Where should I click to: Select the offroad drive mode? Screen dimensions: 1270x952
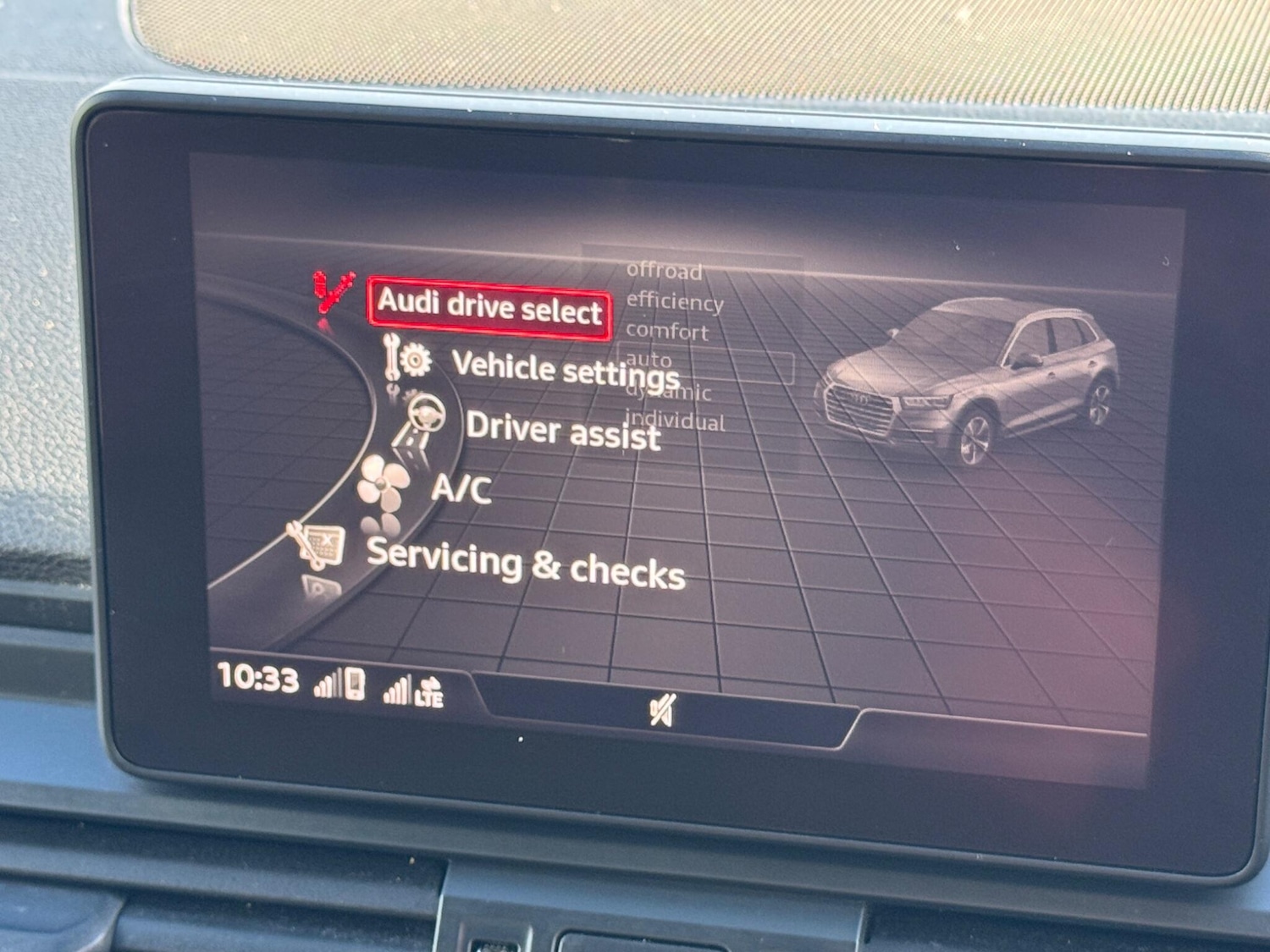pyautogui.click(x=665, y=272)
